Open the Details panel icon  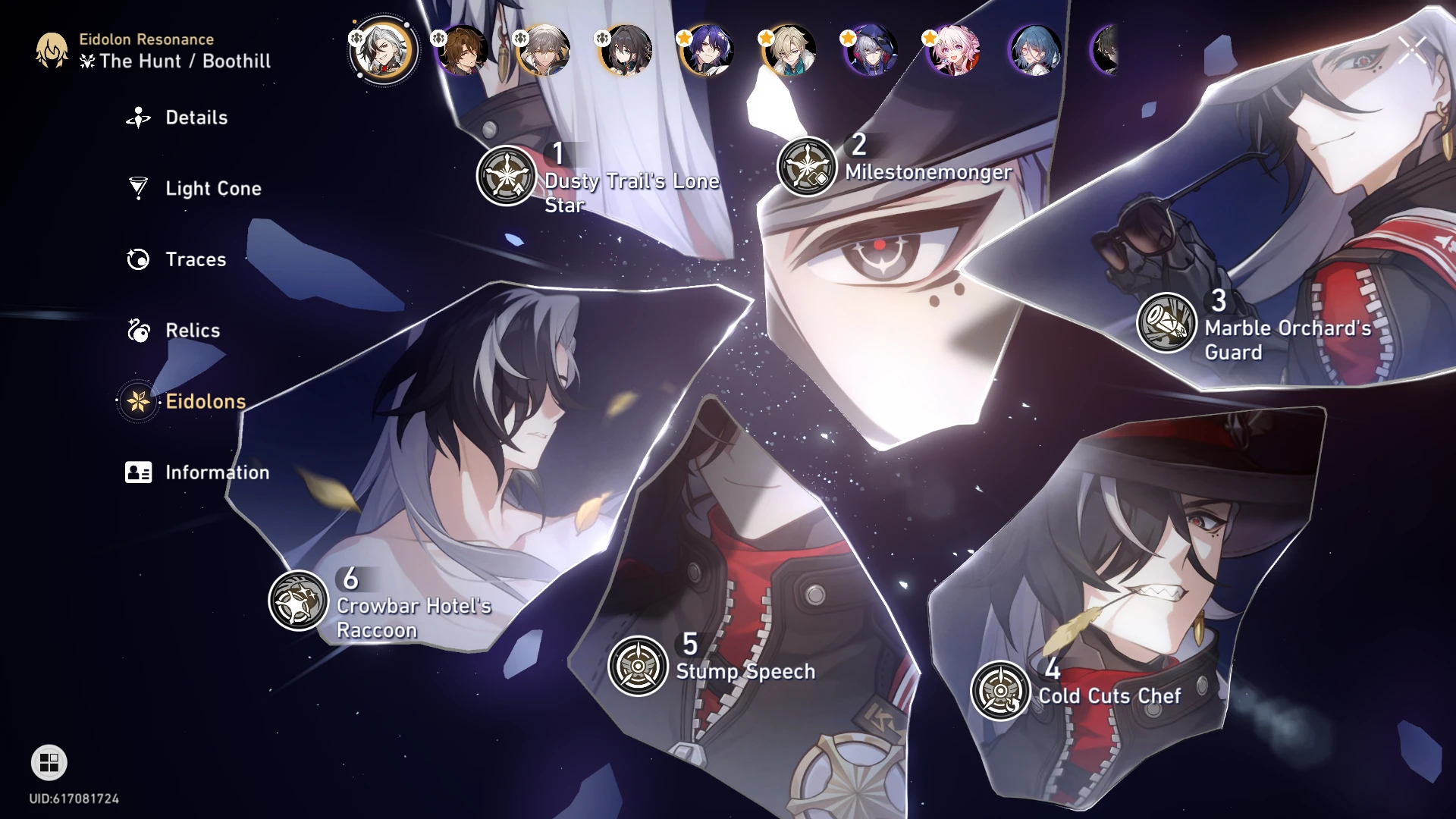click(x=137, y=118)
